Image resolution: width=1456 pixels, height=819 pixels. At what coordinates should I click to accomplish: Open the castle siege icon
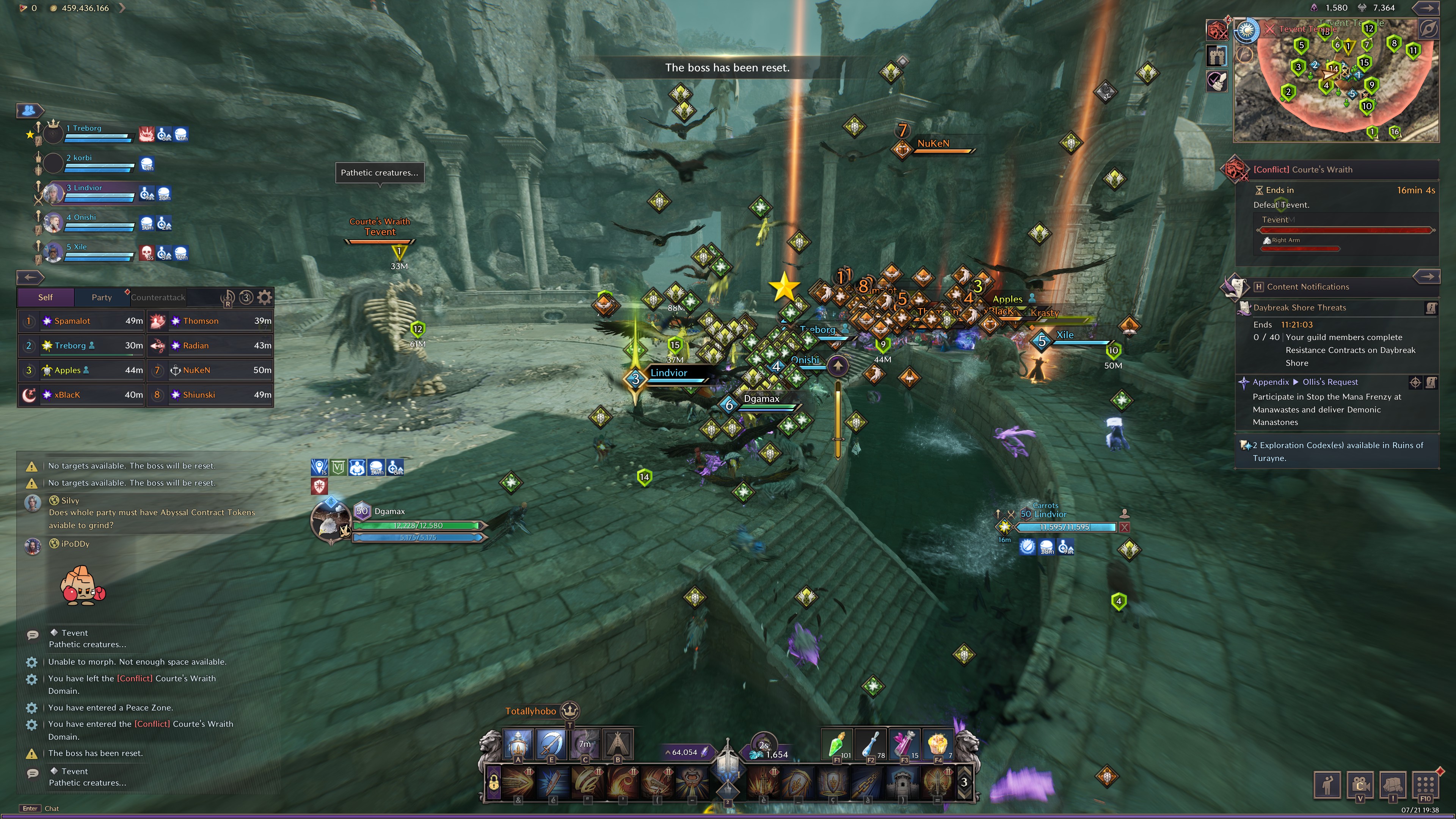coord(1216,55)
